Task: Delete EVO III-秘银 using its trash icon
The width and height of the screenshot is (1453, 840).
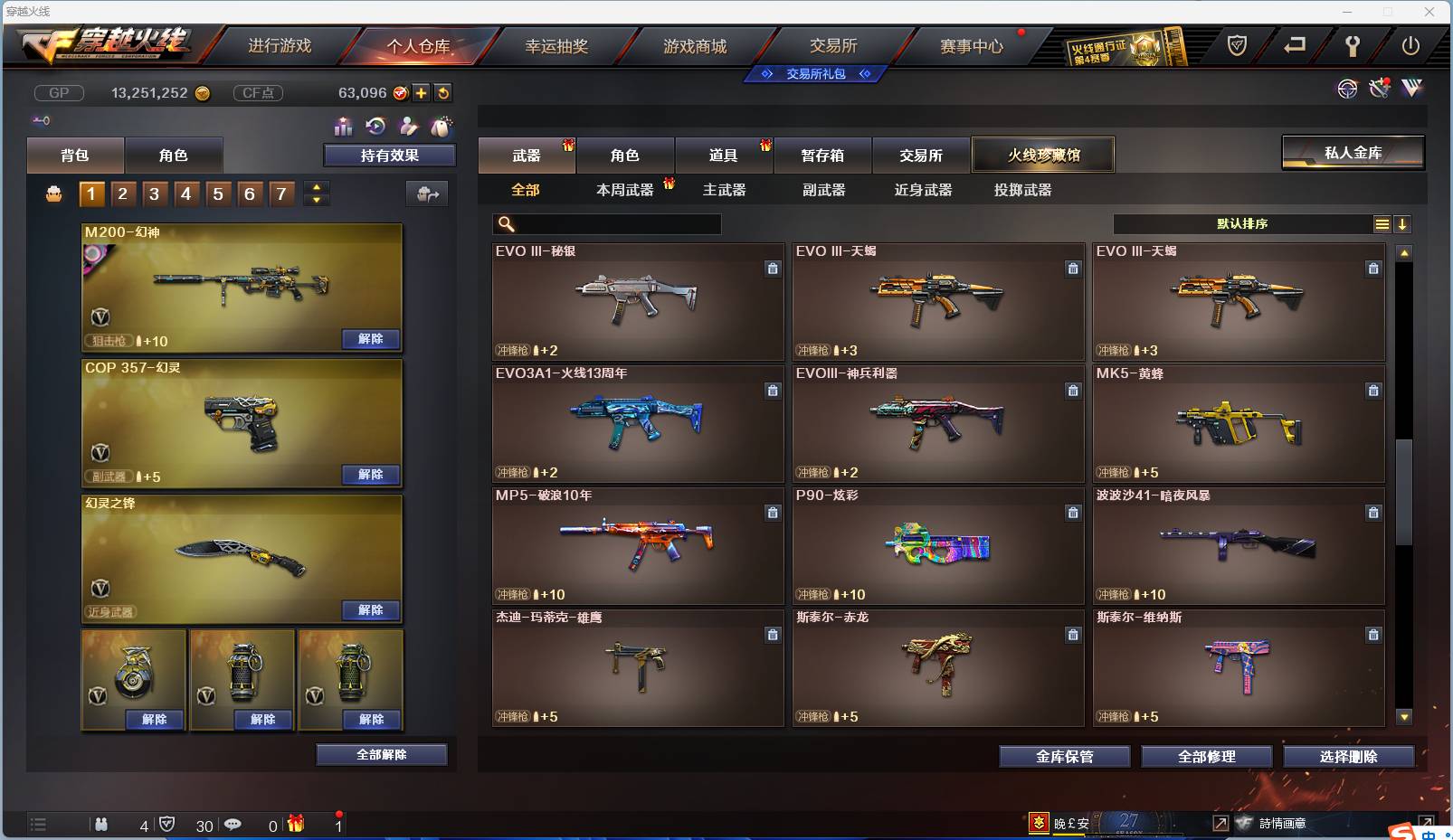Action: click(x=774, y=269)
